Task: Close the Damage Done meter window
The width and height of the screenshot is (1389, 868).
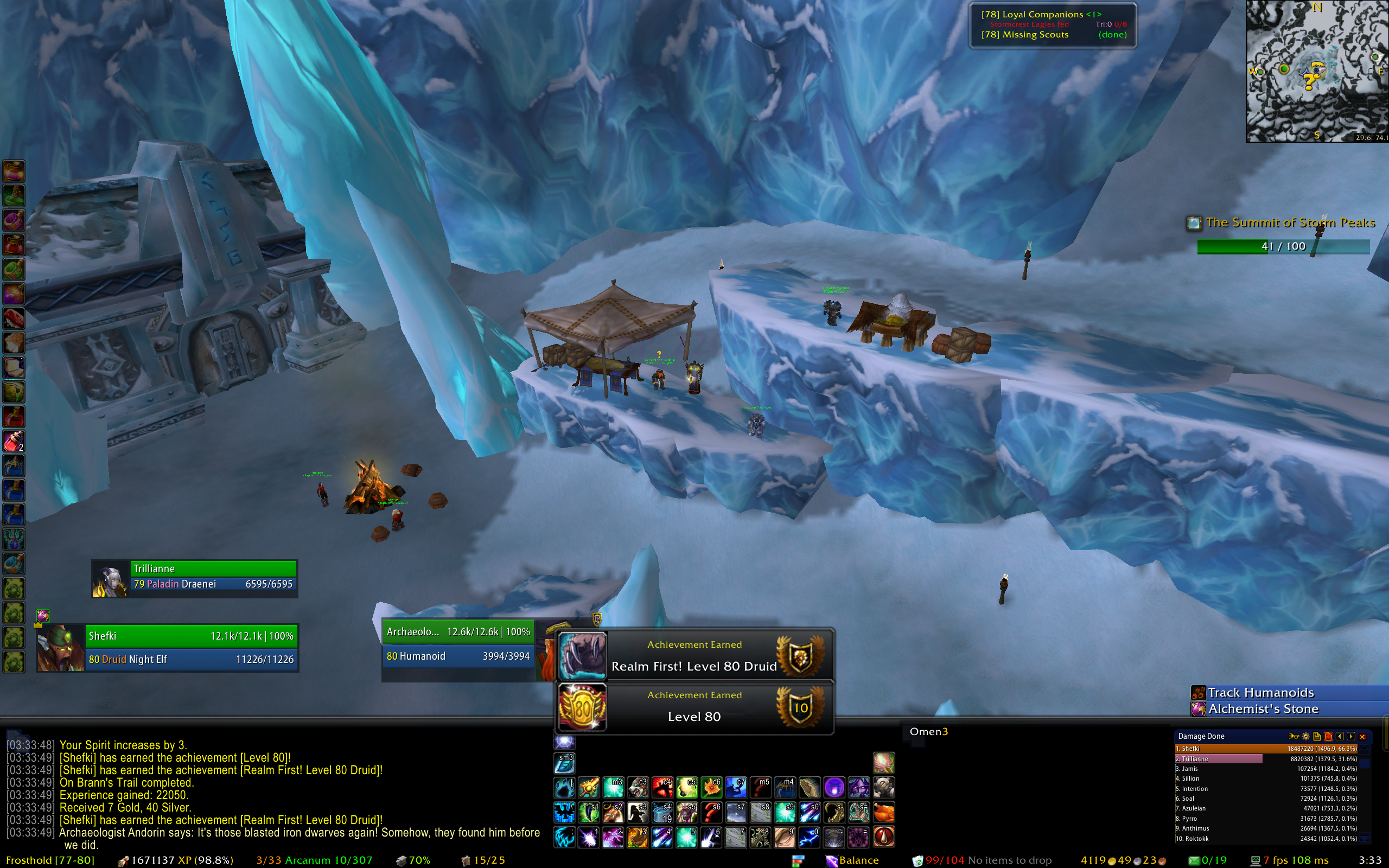Action: tap(1362, 737)
